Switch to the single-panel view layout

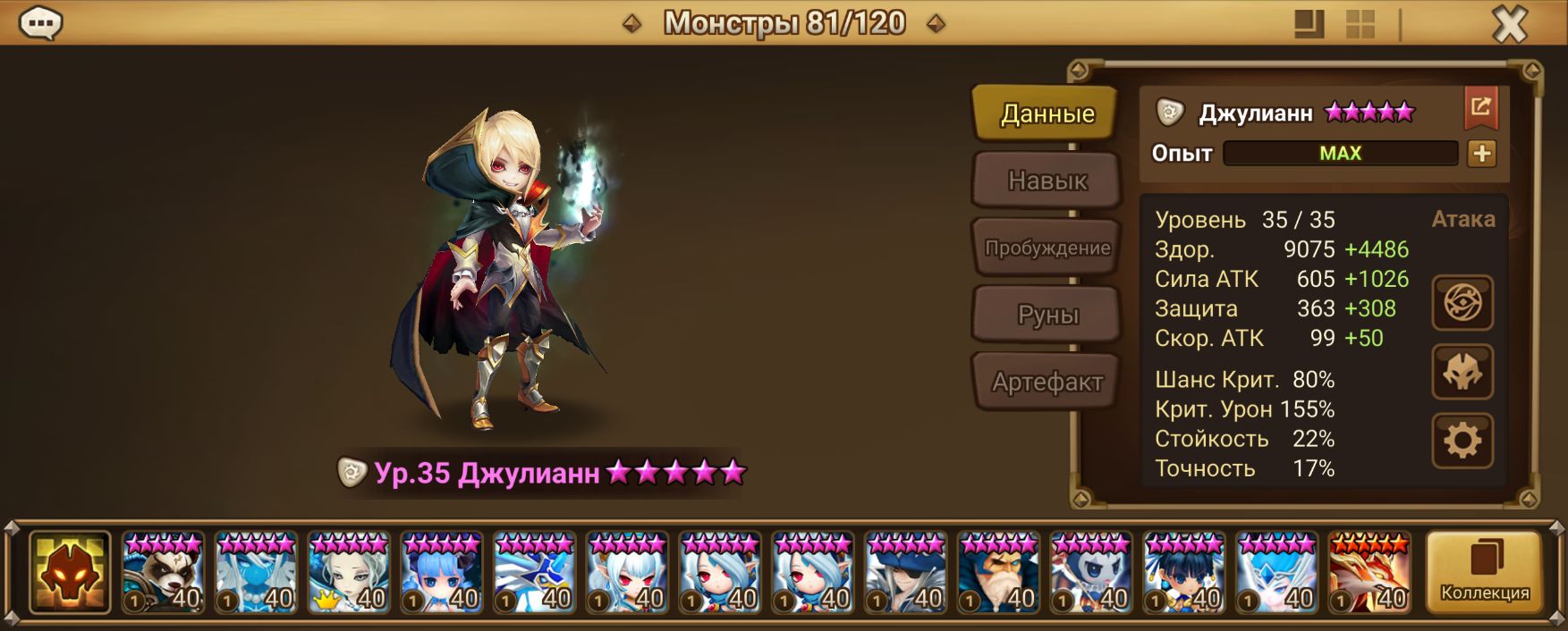1309,24
